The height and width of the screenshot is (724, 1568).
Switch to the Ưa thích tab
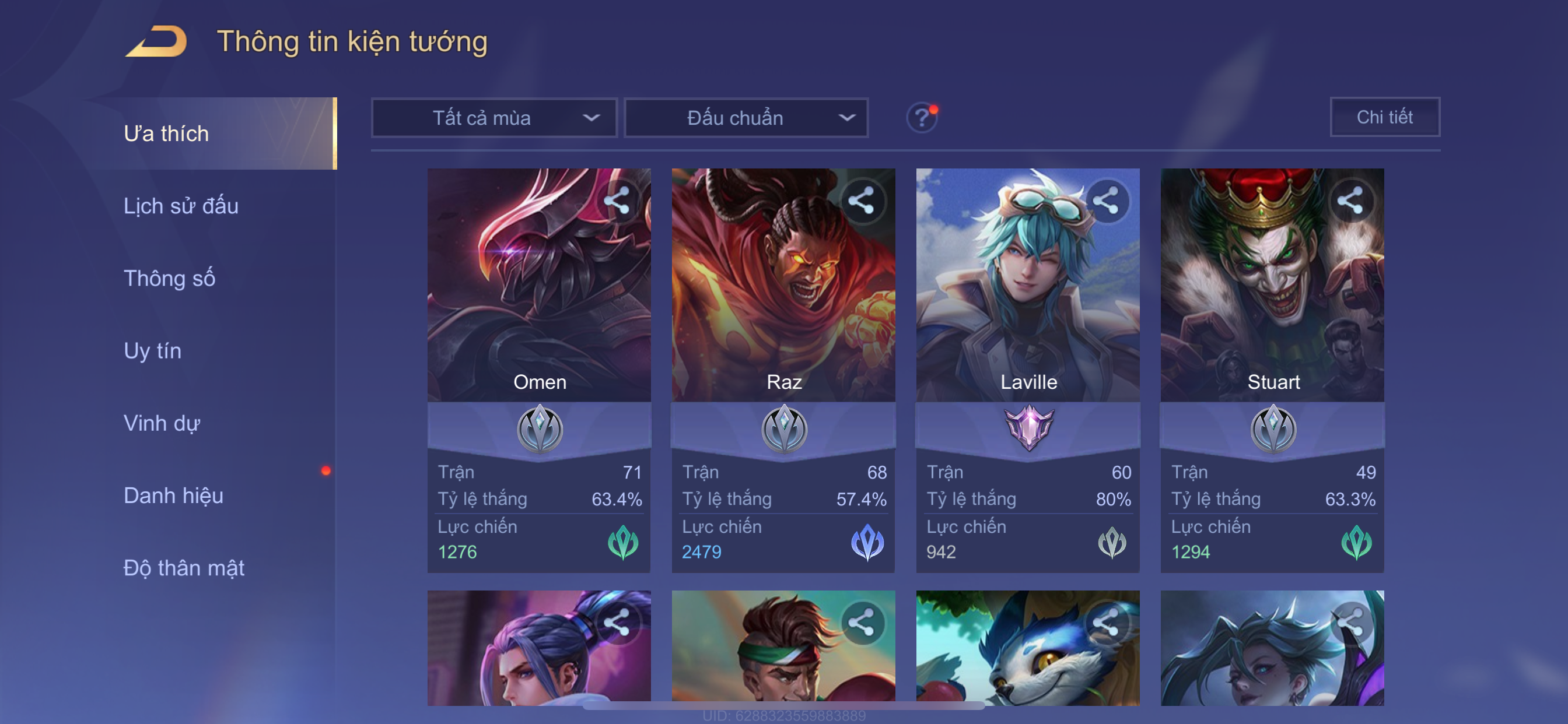click(166, 133)
